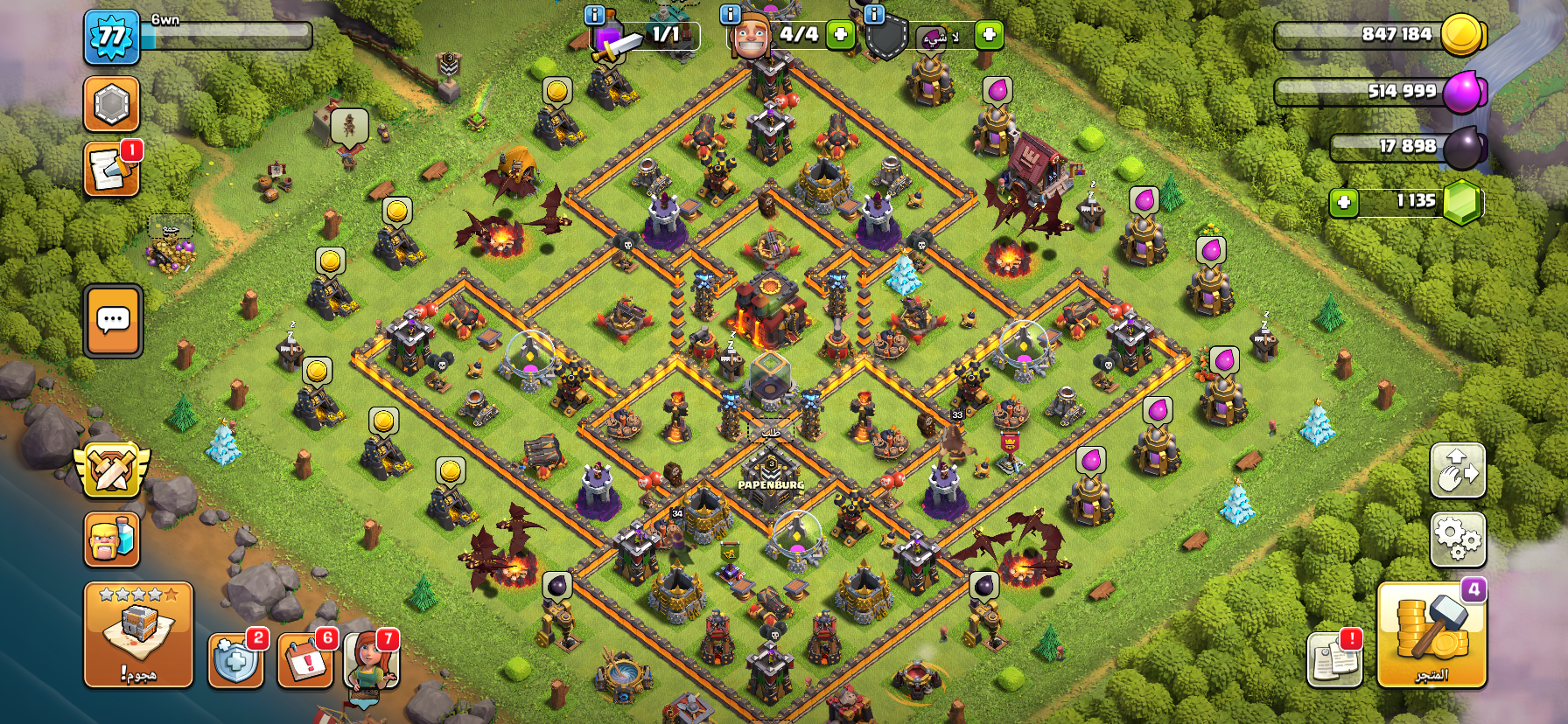Open the army overview barbarian button
Screen dimensions: 1568x724
(111, 538)
